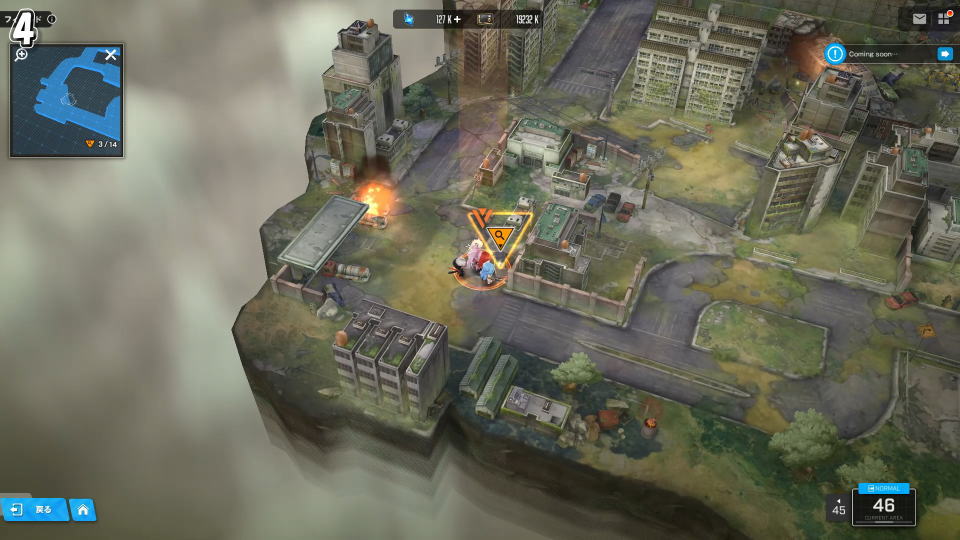Follow the Coming soon arrow button

click(944, 54)
